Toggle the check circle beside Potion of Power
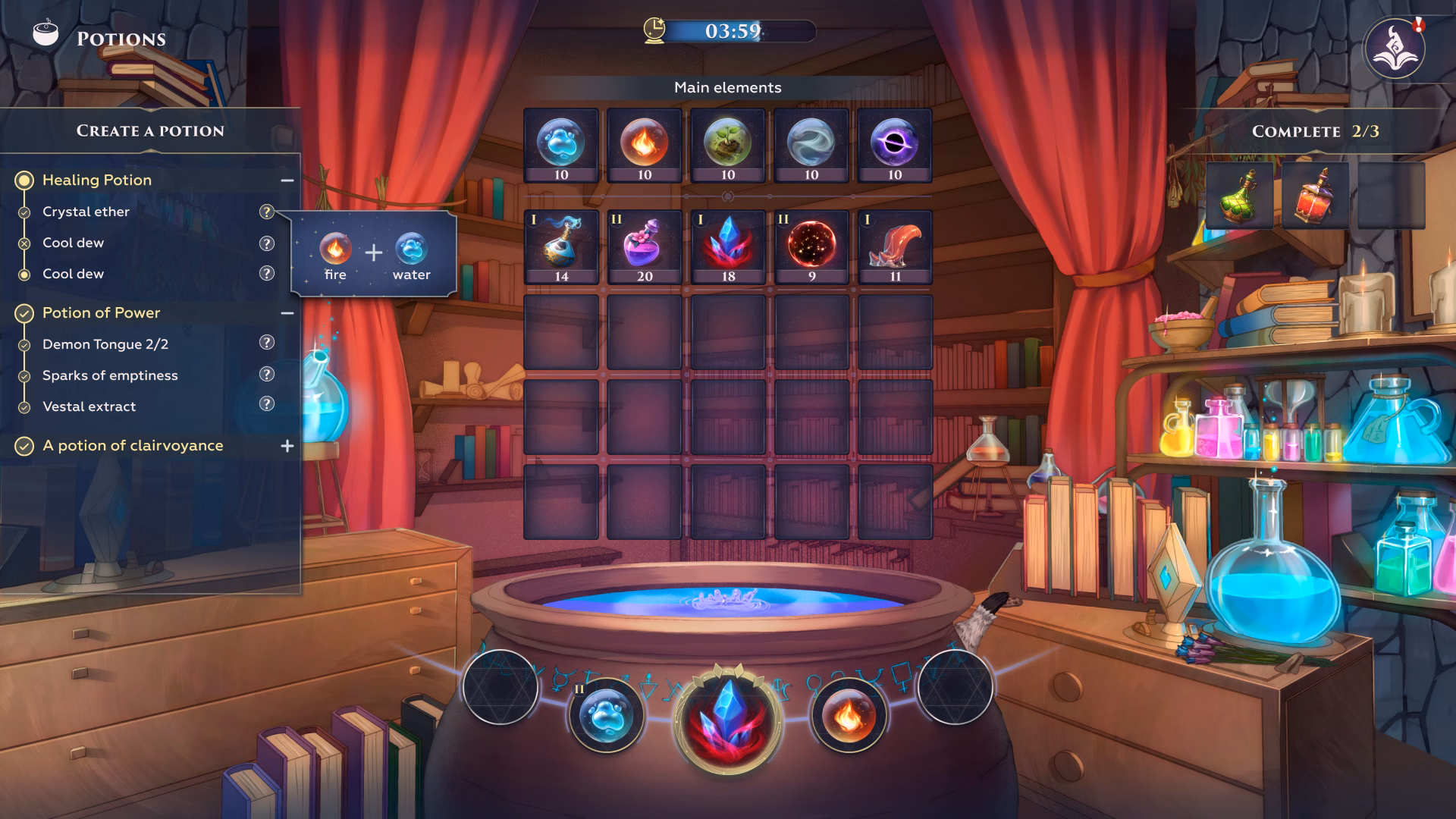This screenshot has height=819, width=1456. click(25, 312)
